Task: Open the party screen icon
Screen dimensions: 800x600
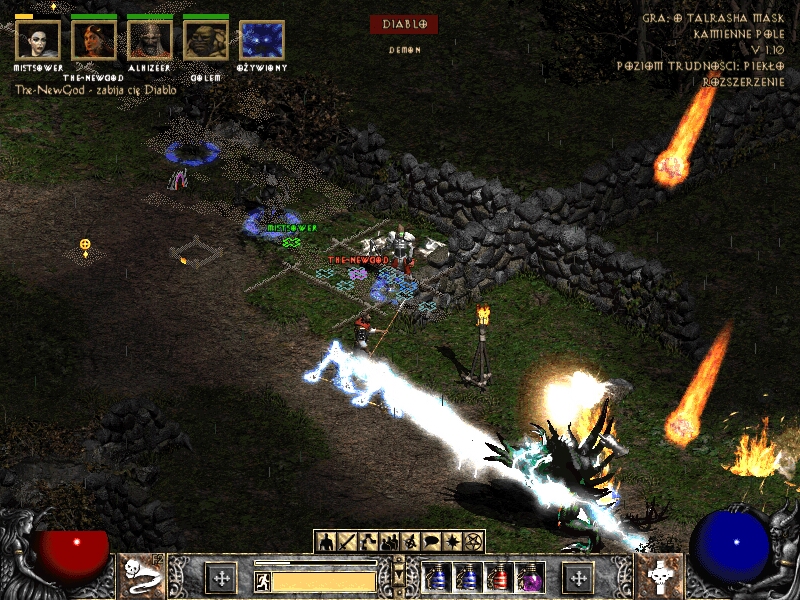Action: 389,542
